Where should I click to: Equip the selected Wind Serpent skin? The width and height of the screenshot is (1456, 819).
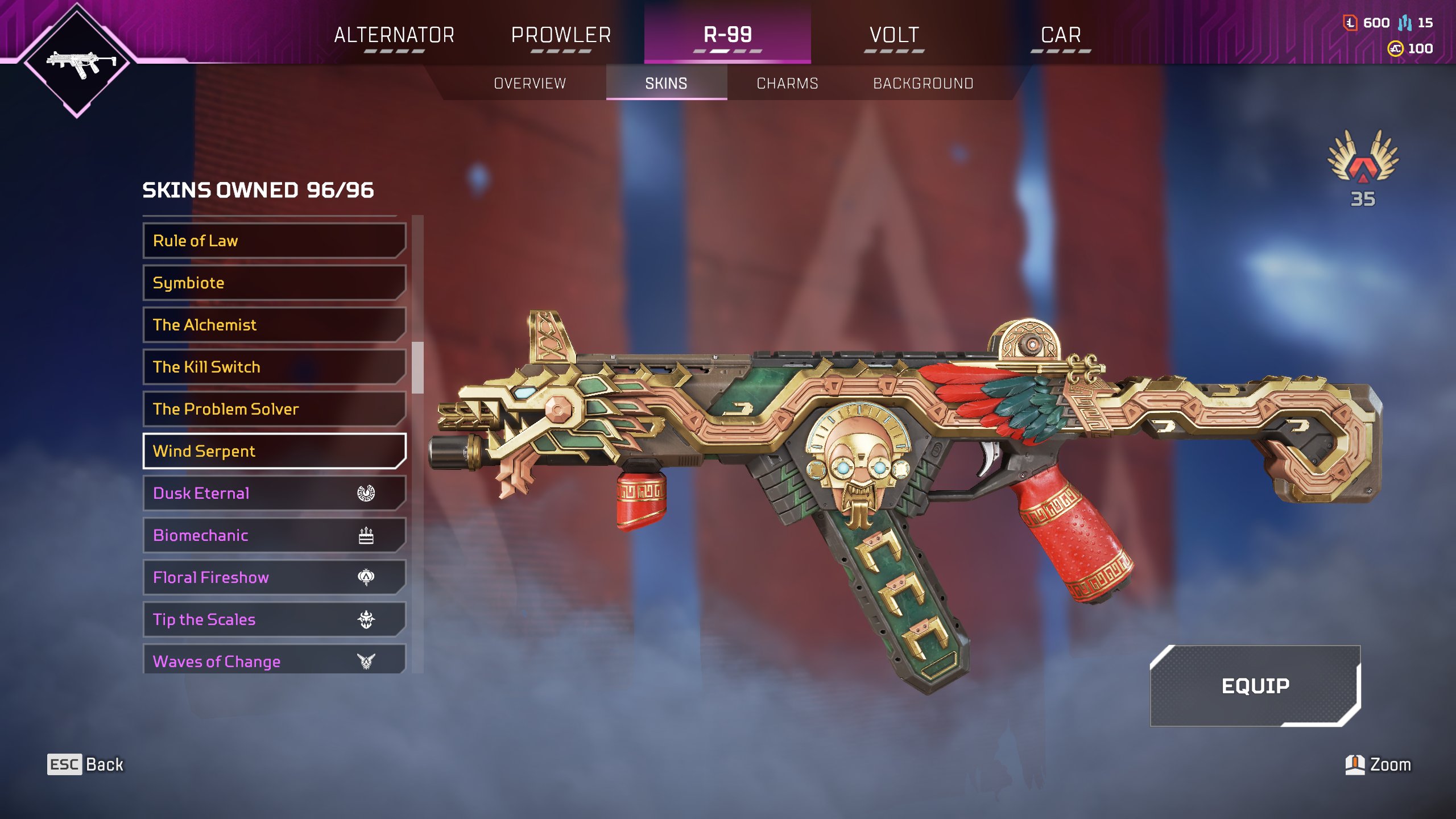coord(1255,686)
